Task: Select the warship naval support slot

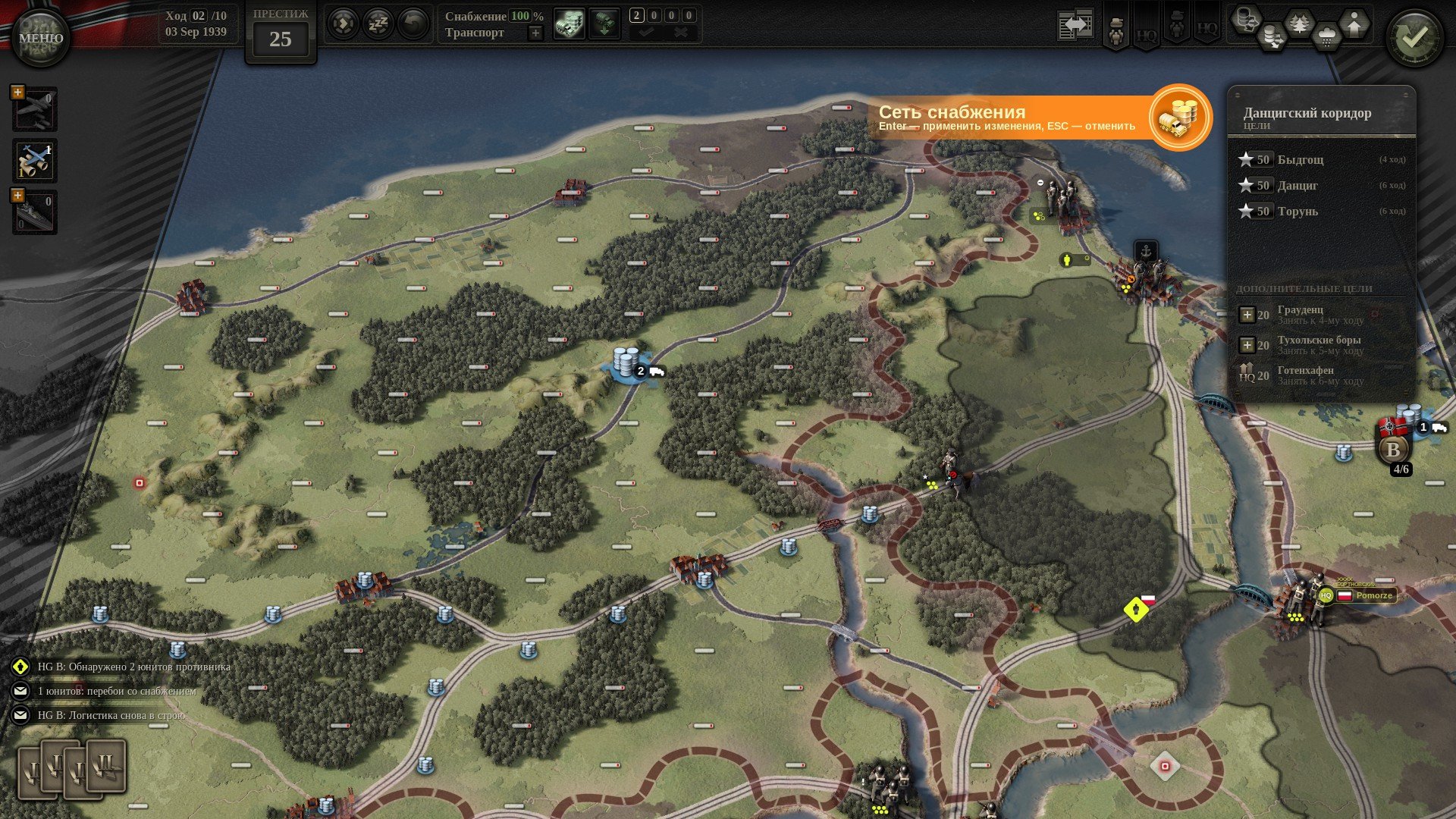Action: click(x=35, y=212)
